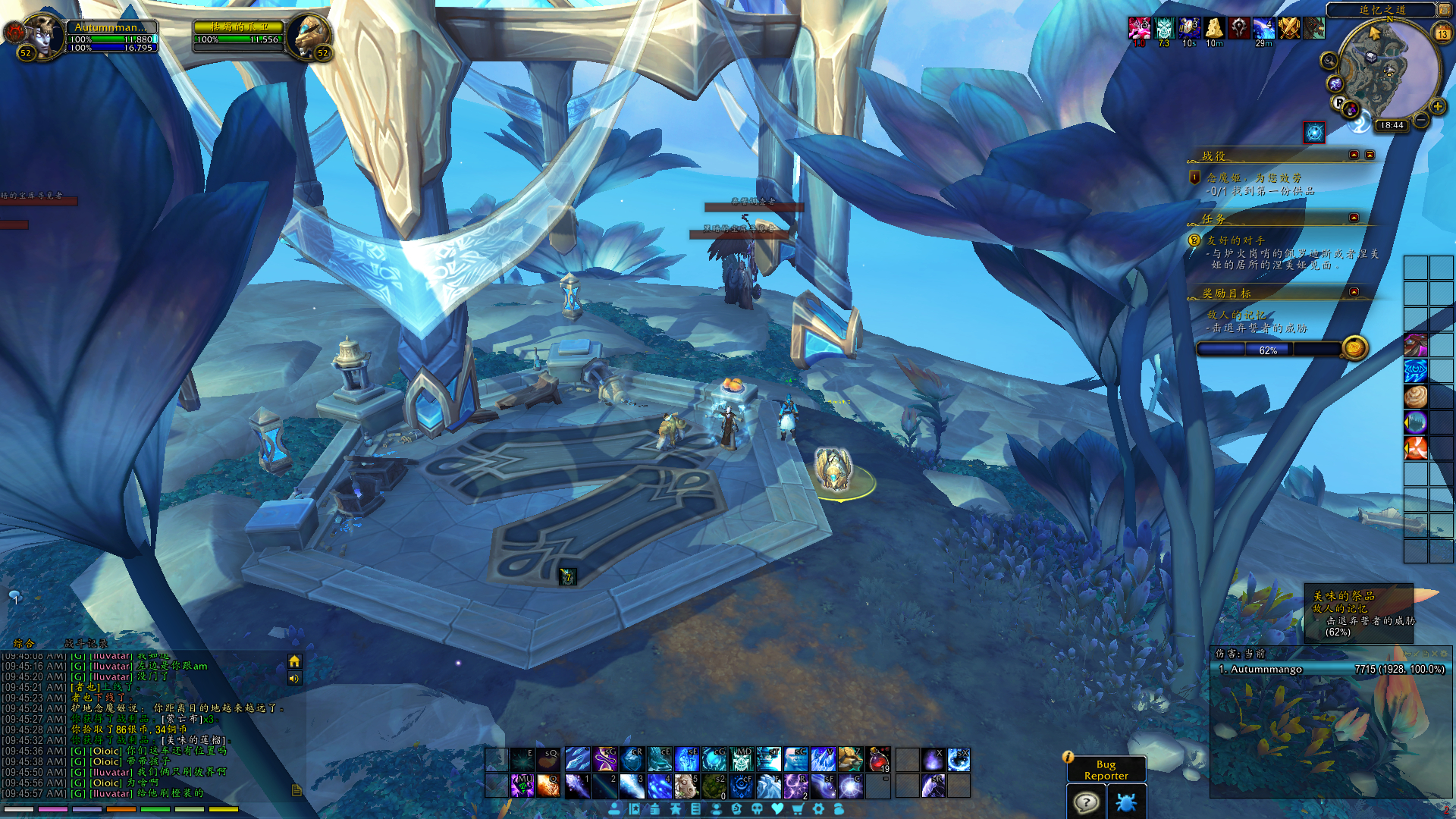Viewport: 1456px width, 819px height.
Task: Click the Bug Reporter button
Action: click(1106, 770)
